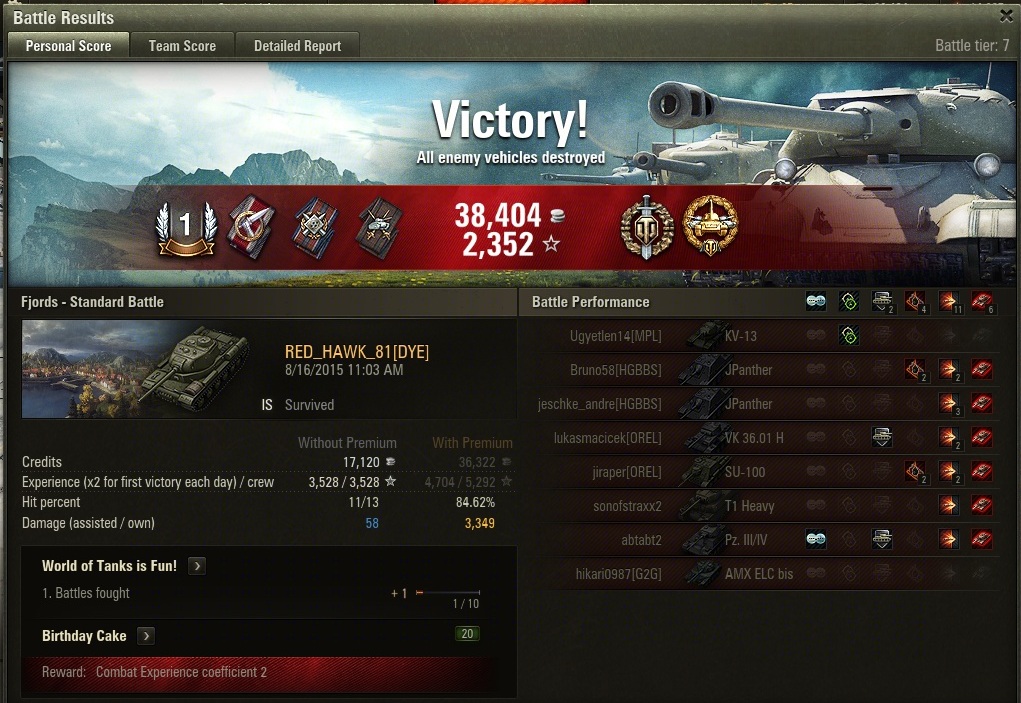Click the gold sword-and-shield medal
1021x703 pixels.
647,224
